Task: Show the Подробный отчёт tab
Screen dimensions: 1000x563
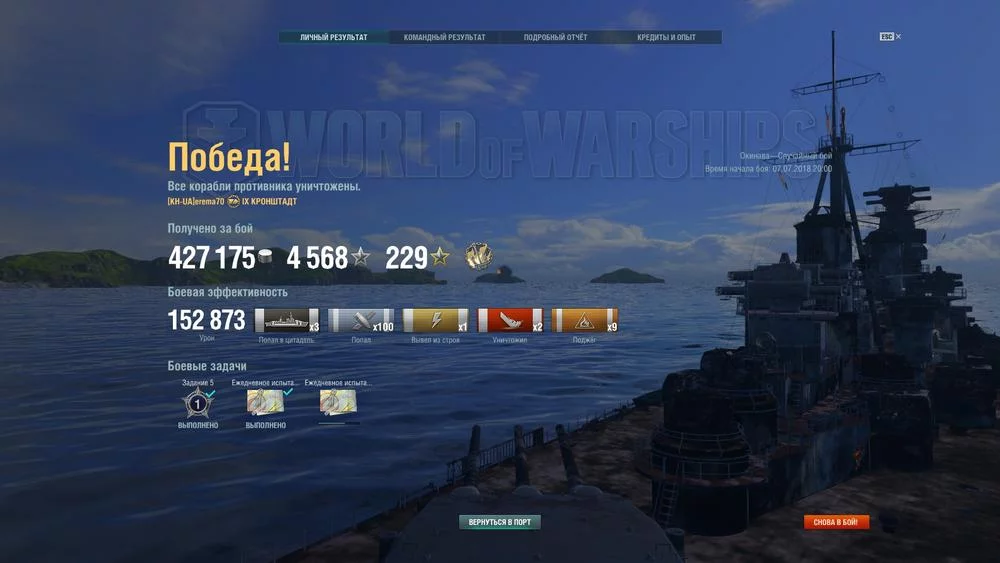Action: (555, 38)
